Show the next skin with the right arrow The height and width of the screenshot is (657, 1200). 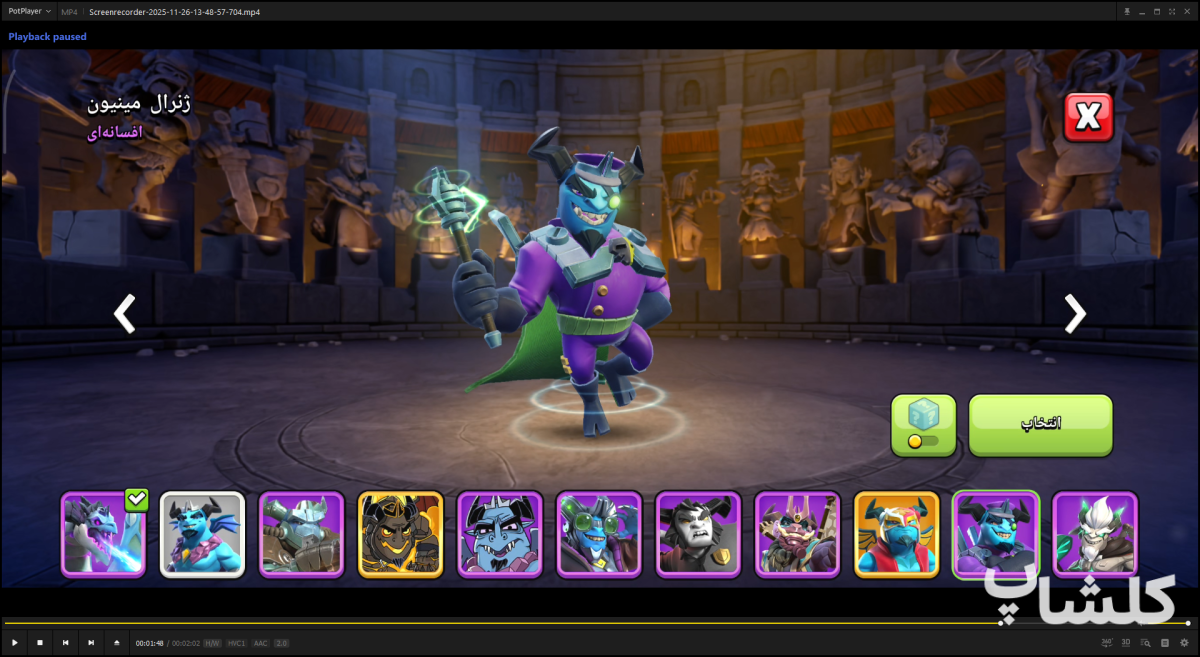point(1074,313)
